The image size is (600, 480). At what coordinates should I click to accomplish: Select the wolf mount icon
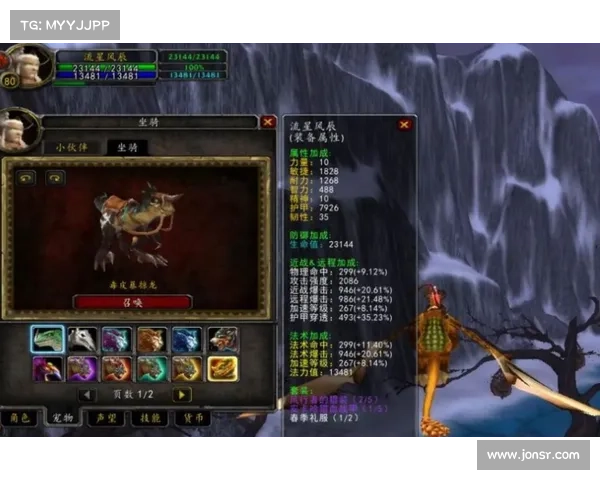221,339
